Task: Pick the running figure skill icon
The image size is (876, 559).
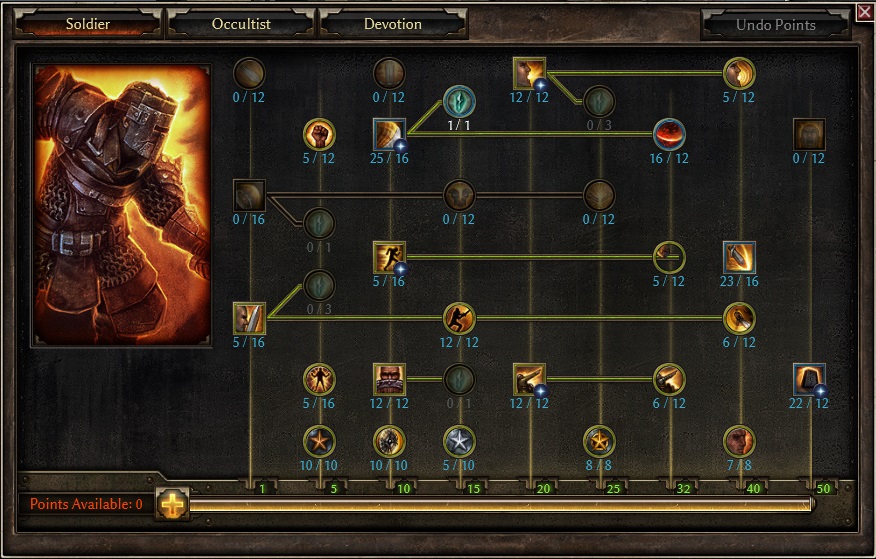Action: (x=389, y=257)
